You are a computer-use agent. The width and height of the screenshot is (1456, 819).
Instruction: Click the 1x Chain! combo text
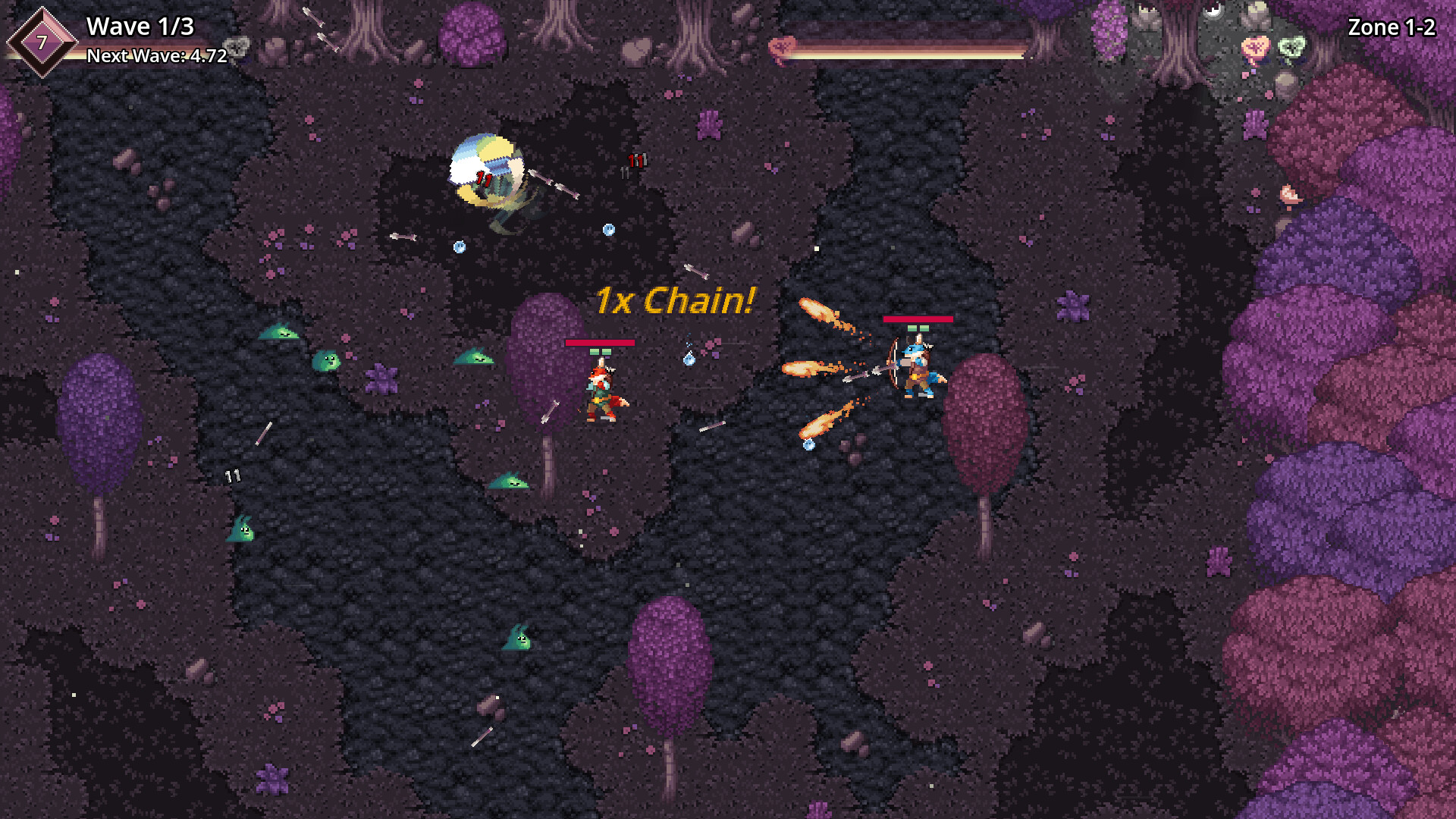673,301
